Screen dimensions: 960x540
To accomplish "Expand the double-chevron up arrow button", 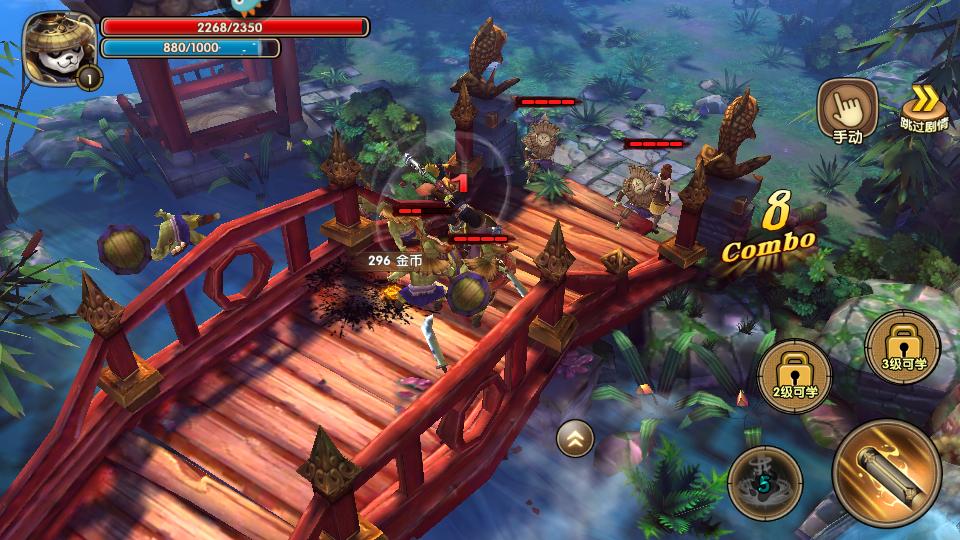I will pyautogui.click(x=575, y=437).
